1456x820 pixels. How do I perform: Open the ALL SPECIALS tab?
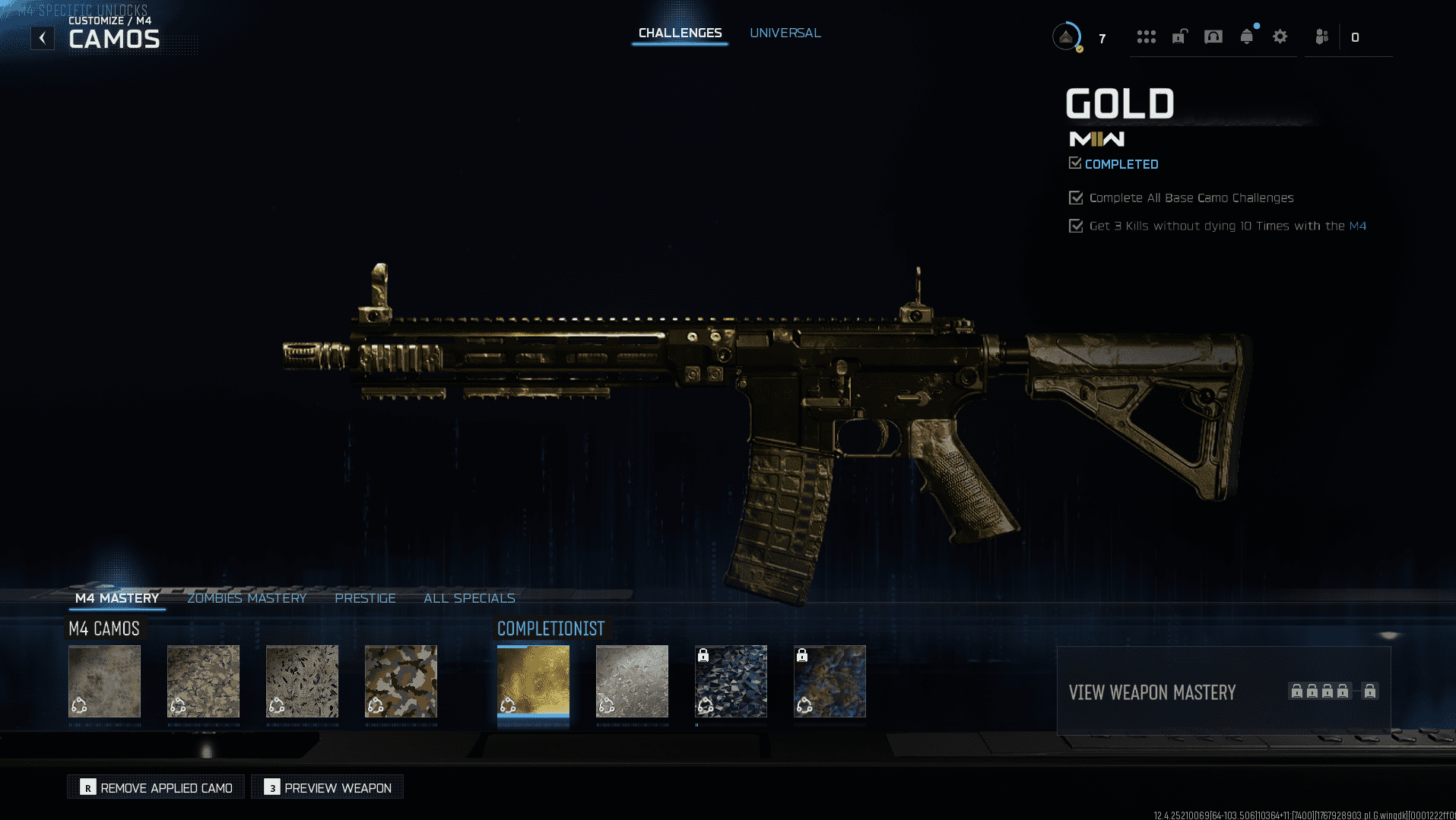pyautogui.click(x=470, y=598)
